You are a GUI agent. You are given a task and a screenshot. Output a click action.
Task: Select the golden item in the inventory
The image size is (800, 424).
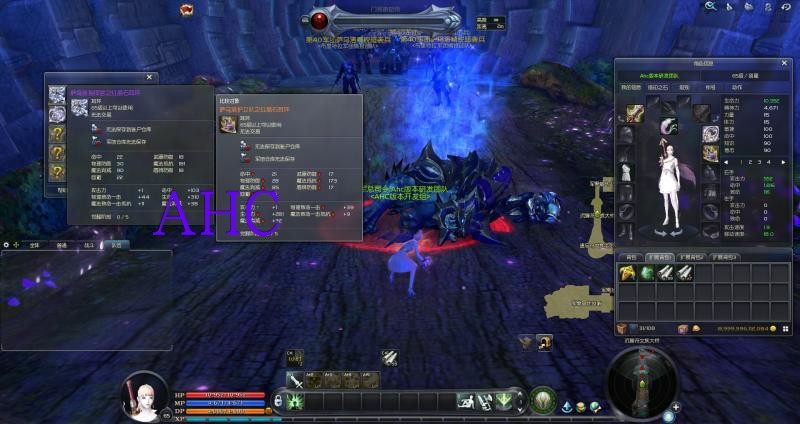[626, 272]
